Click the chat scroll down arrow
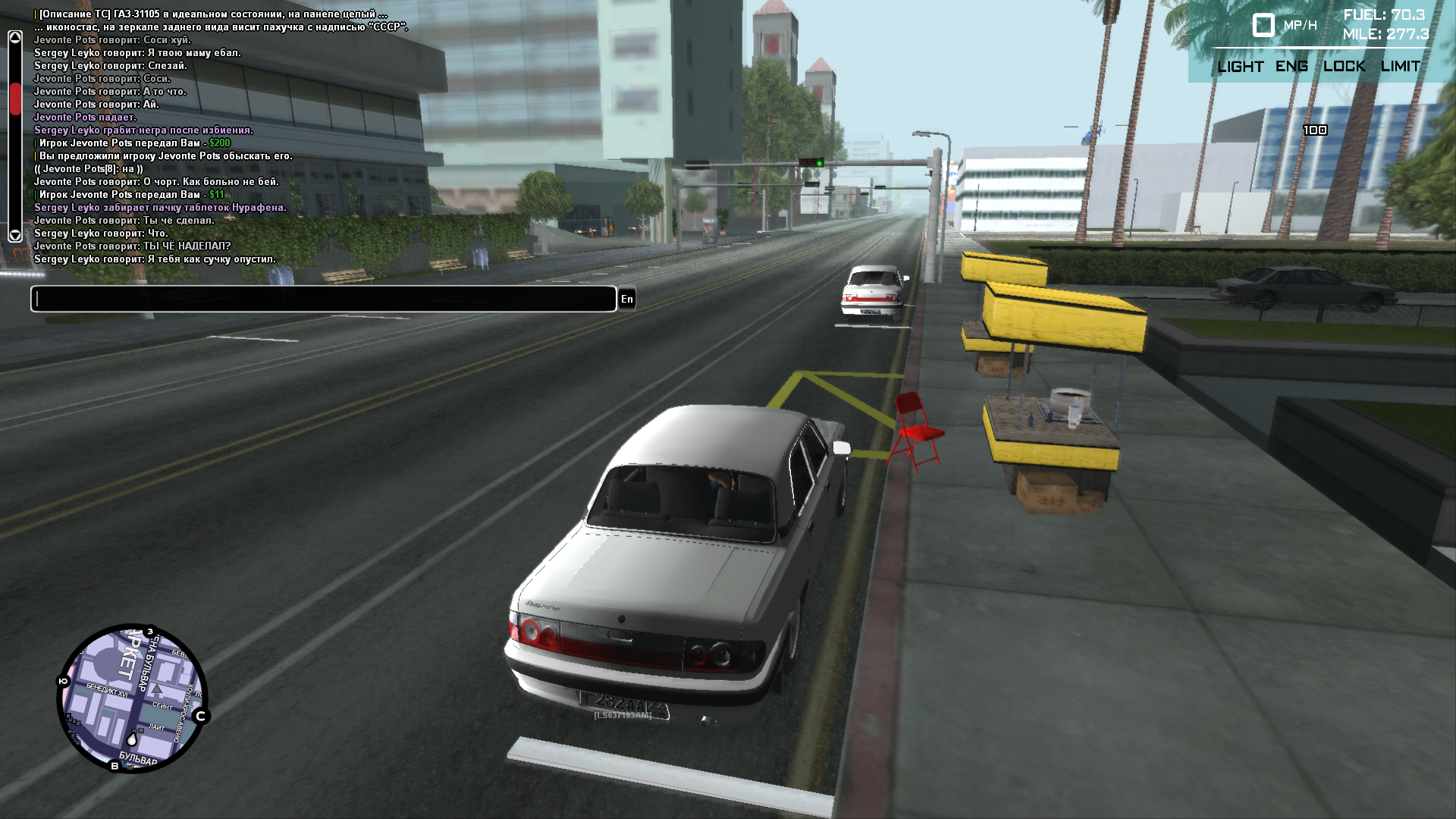The image size is (1456, 819). click(x=15, y=234)
